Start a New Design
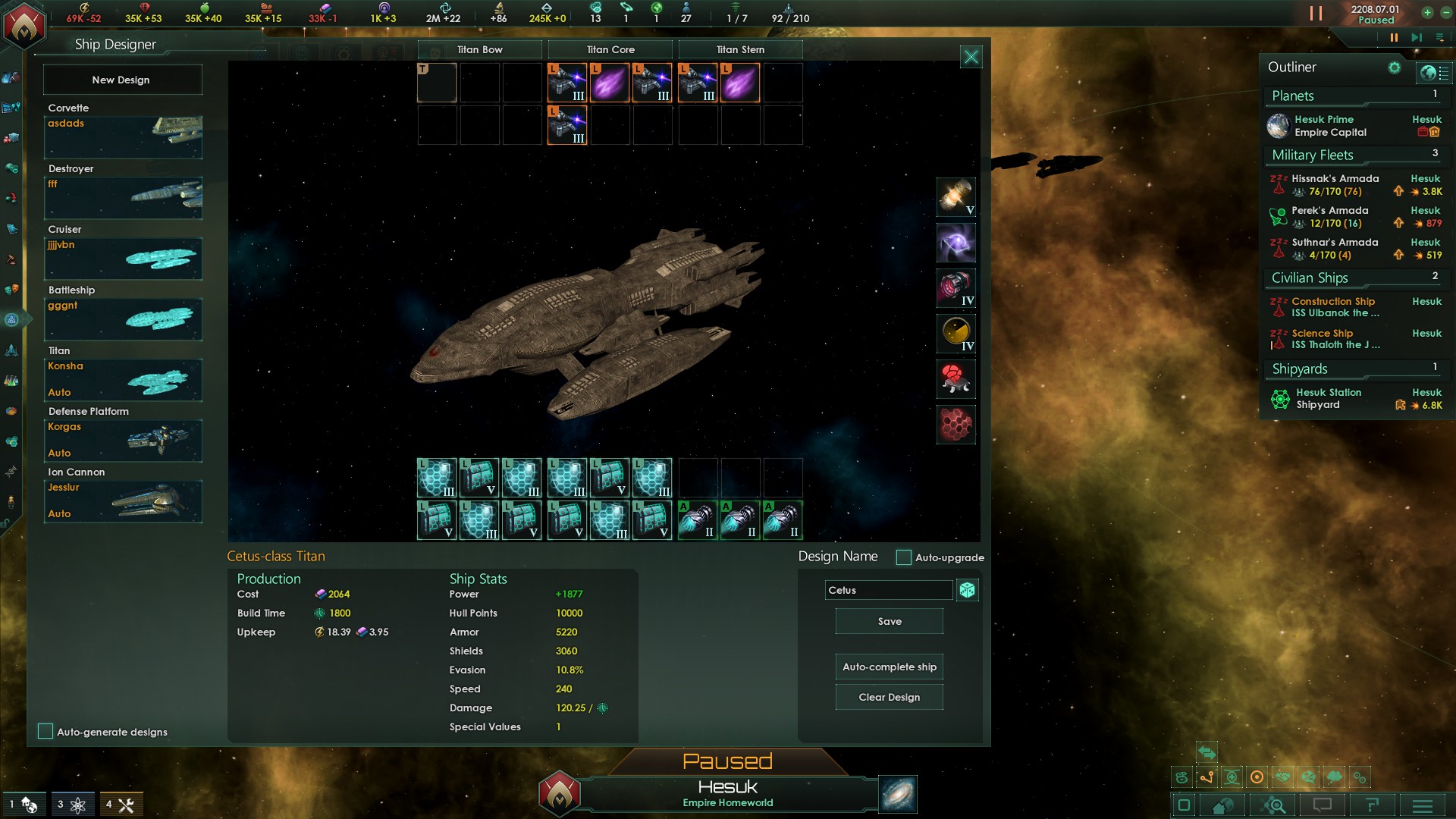Screen dimensions: 1456x819 point(121,80)
